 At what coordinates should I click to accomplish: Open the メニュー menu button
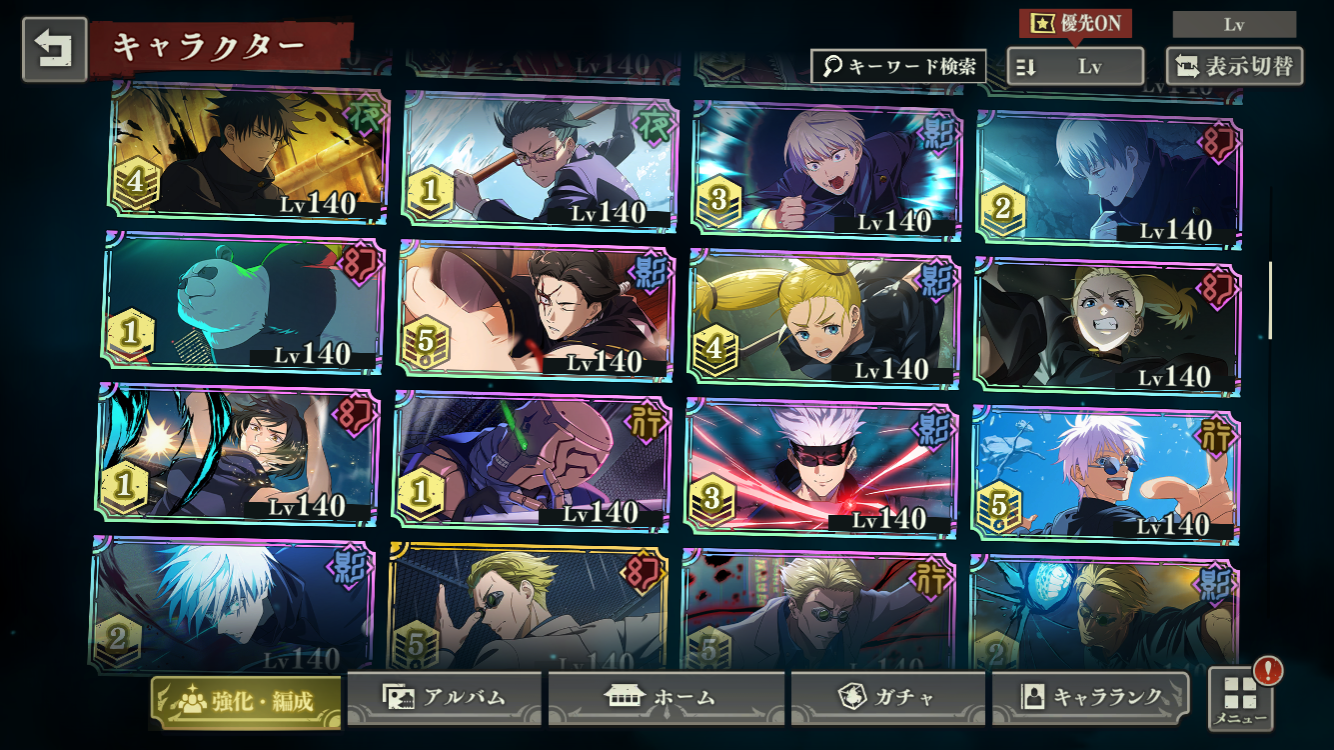coord(1241,698)
